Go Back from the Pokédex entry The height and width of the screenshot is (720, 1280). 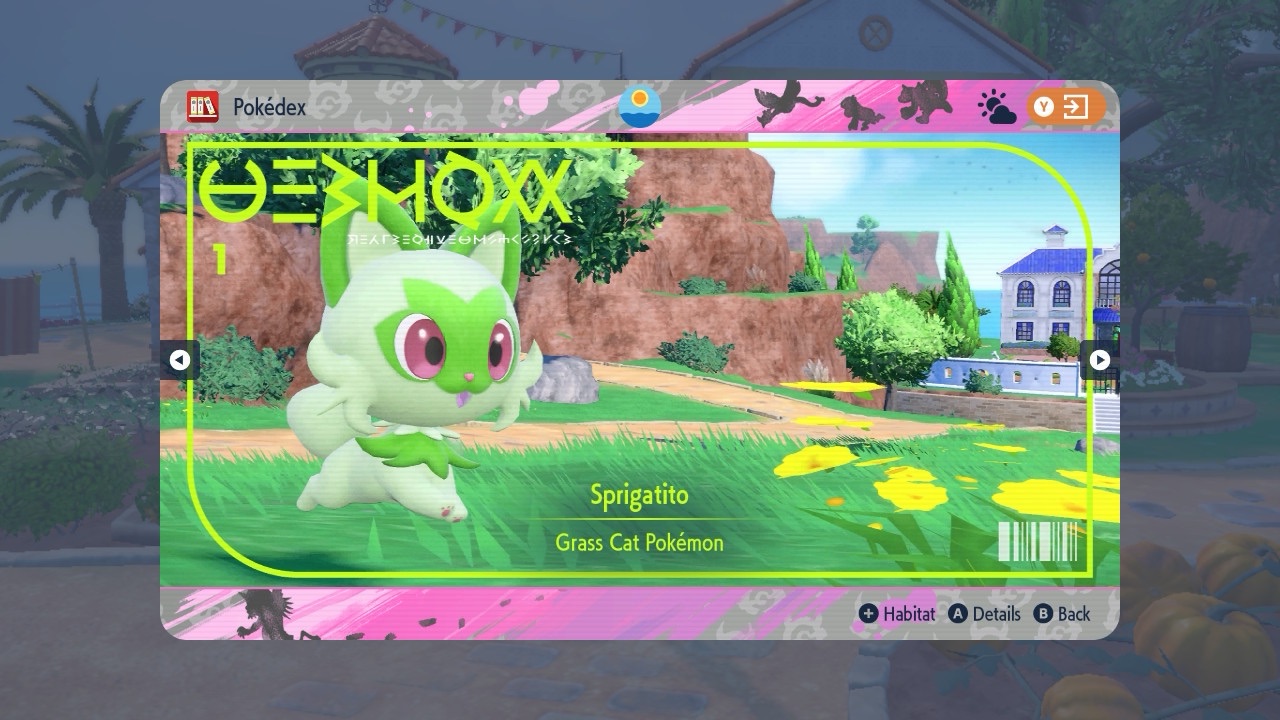[1062, 614]
